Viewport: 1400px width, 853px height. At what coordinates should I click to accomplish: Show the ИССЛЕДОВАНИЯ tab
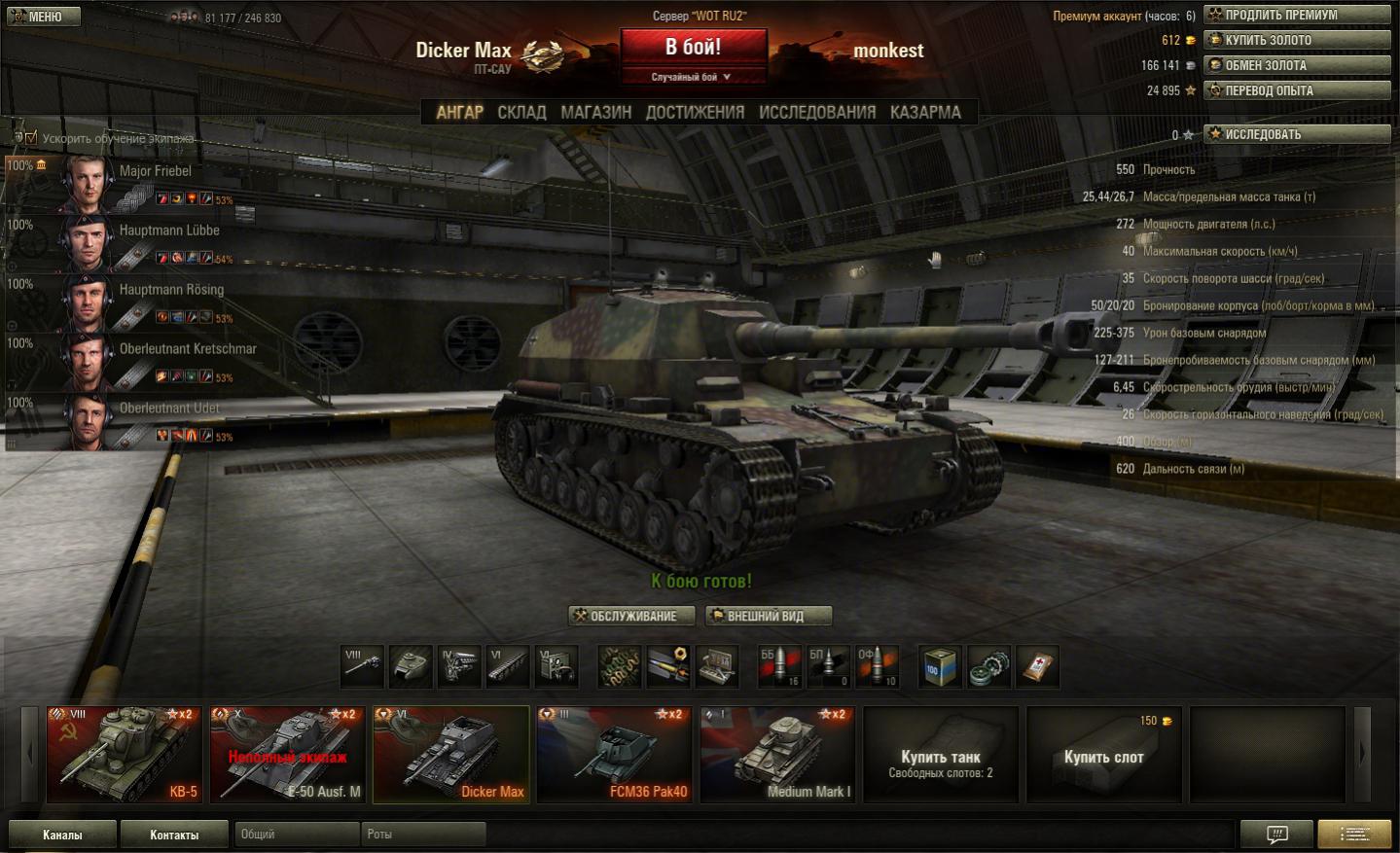pos(816,113)
